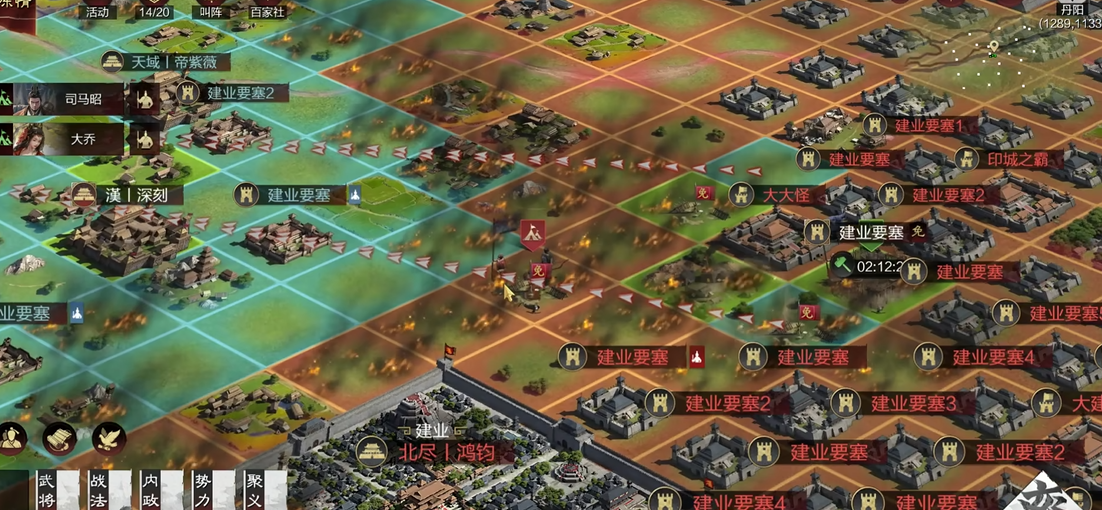Open the 聚义 menu tab
Screen dimensions: 1102x510
click(255, 490)
